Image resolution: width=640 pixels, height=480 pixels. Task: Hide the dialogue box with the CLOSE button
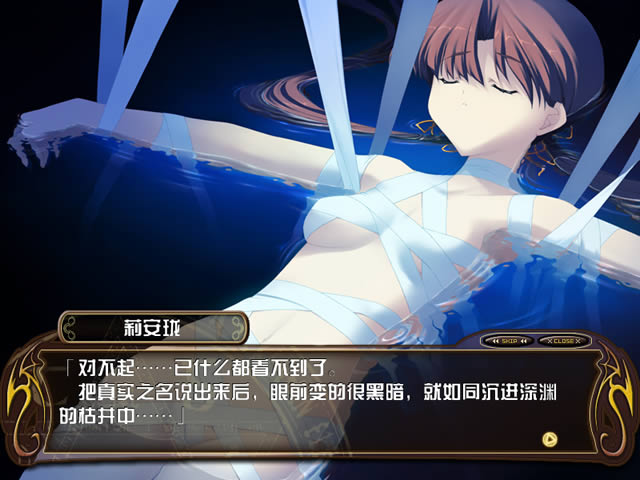[x=561, y=340]
